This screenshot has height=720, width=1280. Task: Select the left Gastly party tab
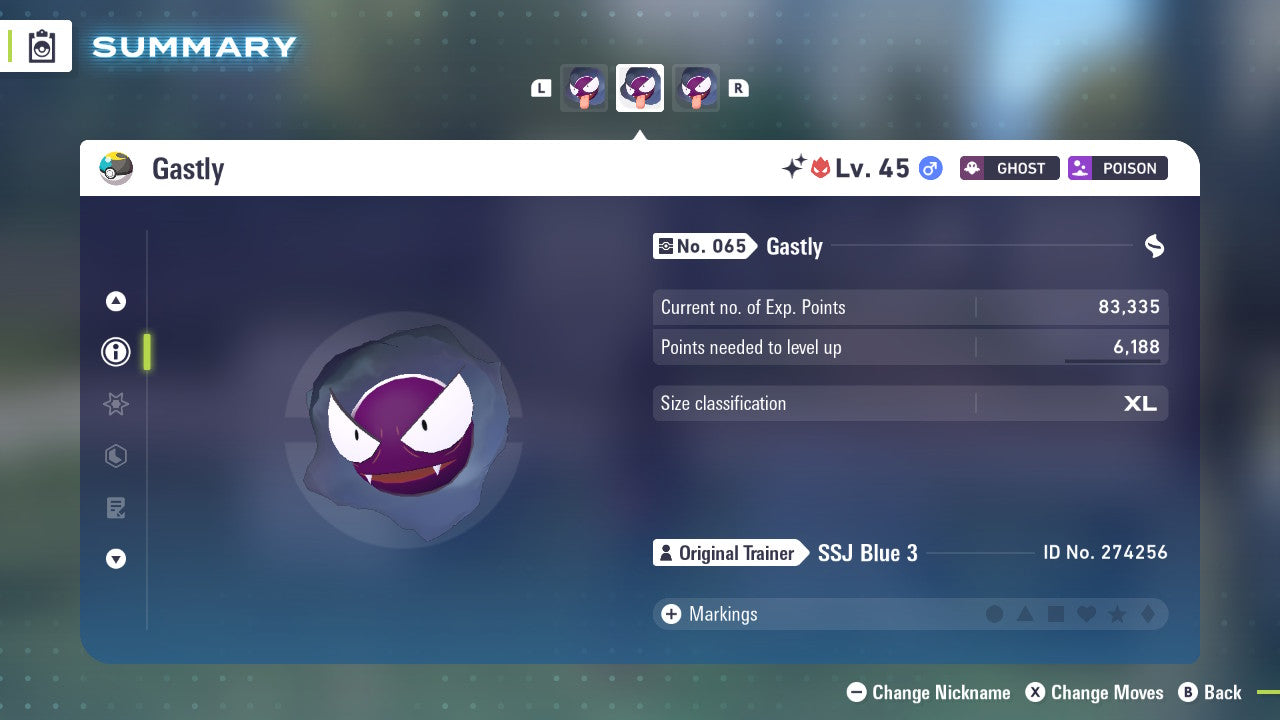(x=584, y=88)
